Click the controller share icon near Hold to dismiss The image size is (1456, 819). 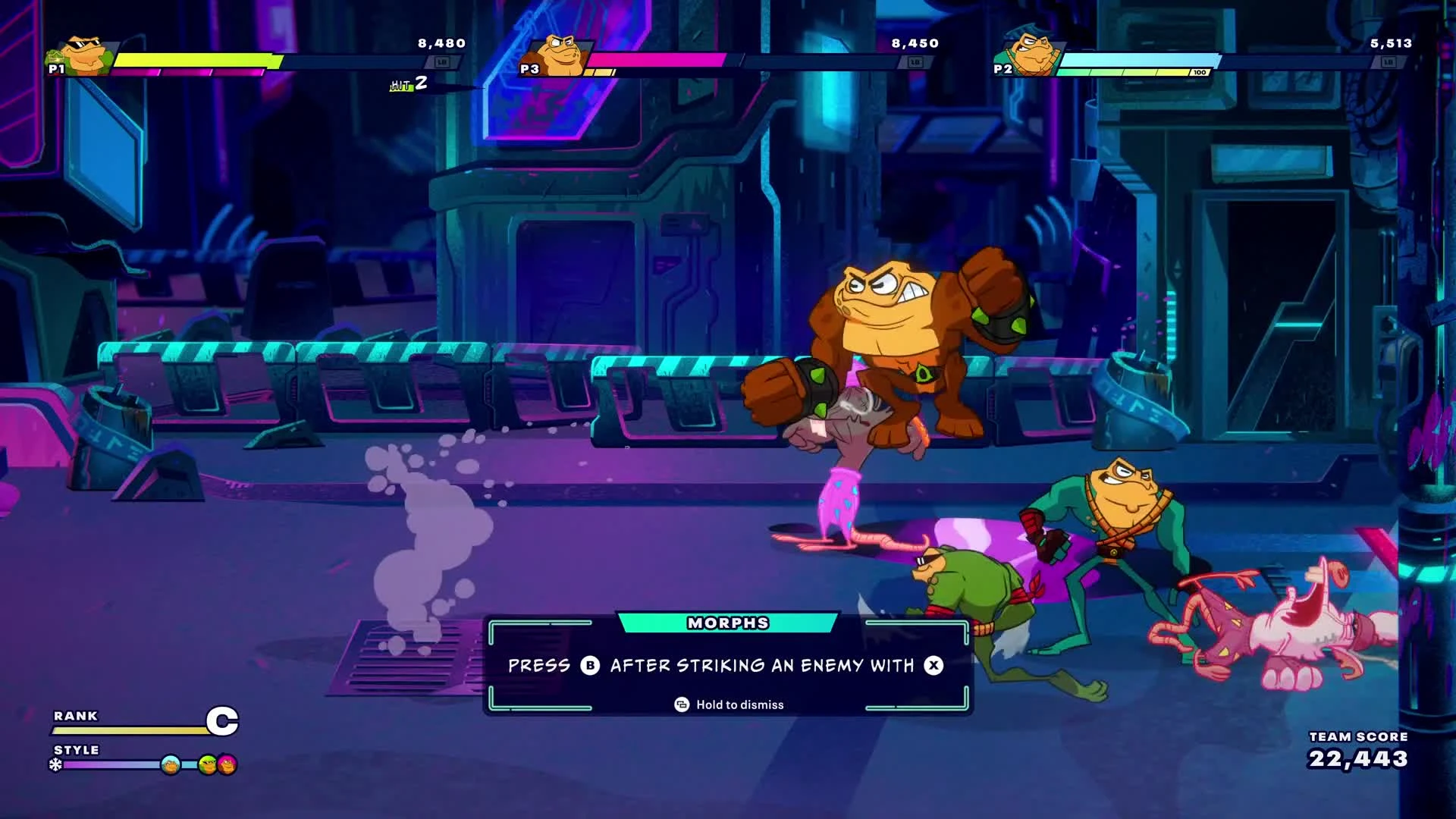(681, 704)
